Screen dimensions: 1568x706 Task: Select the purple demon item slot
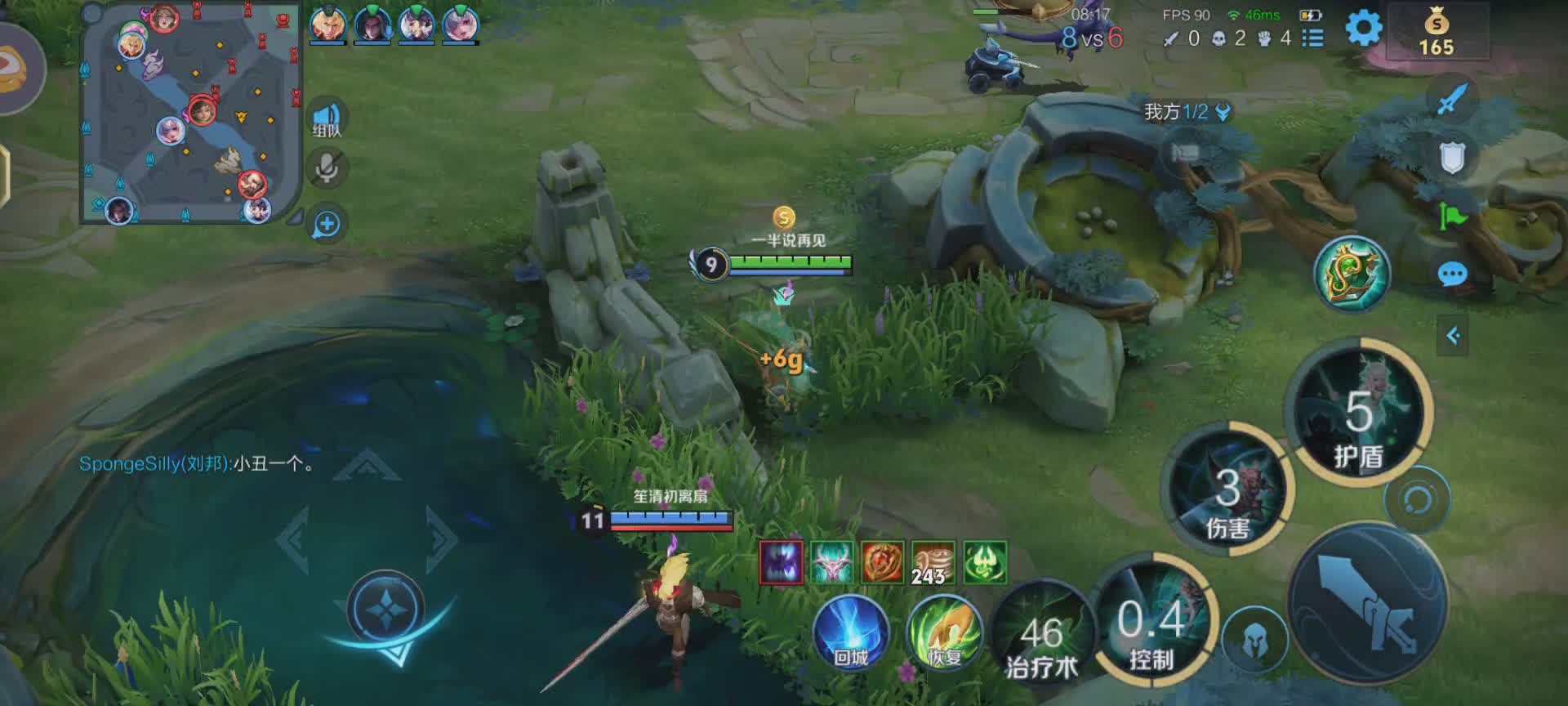(781, 562)
